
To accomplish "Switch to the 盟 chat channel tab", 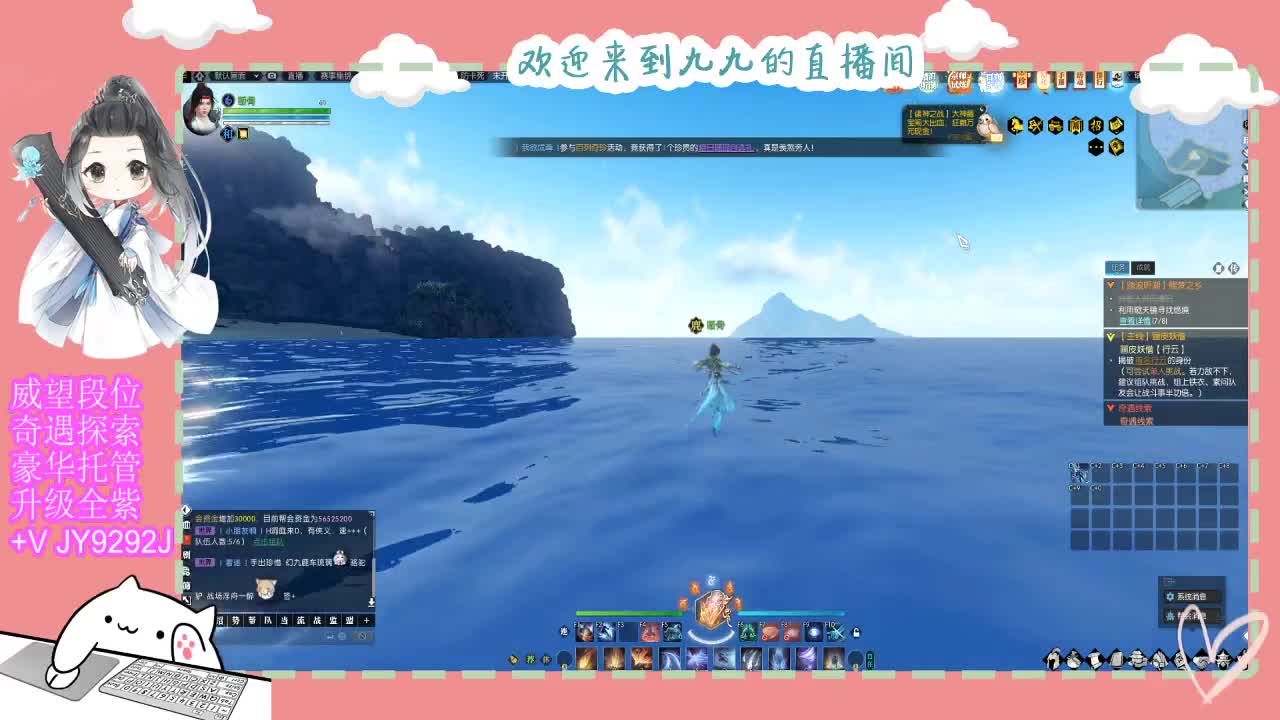I will point(351,620).
